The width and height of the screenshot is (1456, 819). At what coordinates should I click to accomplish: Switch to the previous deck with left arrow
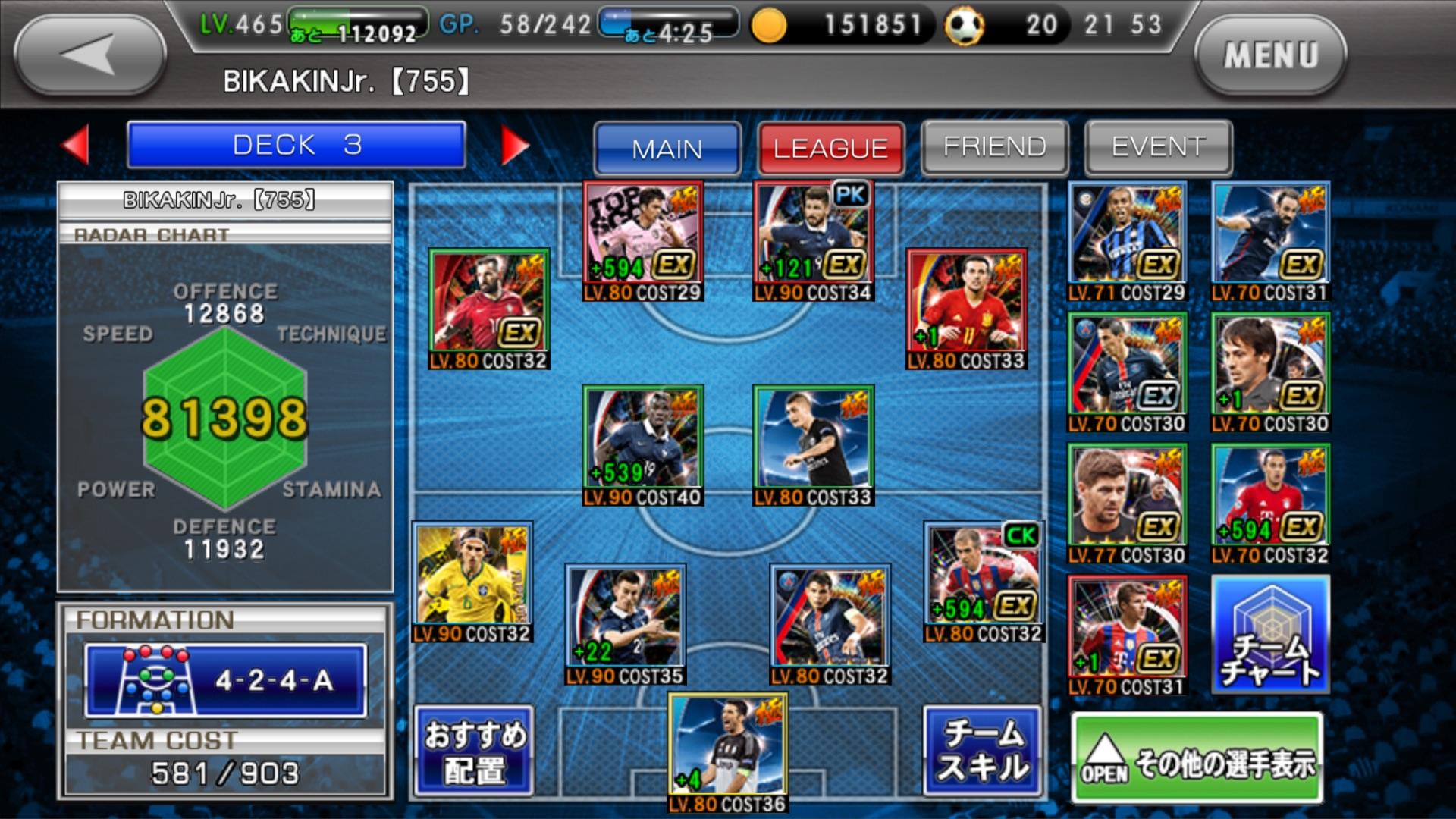click(x=76, y=144)
